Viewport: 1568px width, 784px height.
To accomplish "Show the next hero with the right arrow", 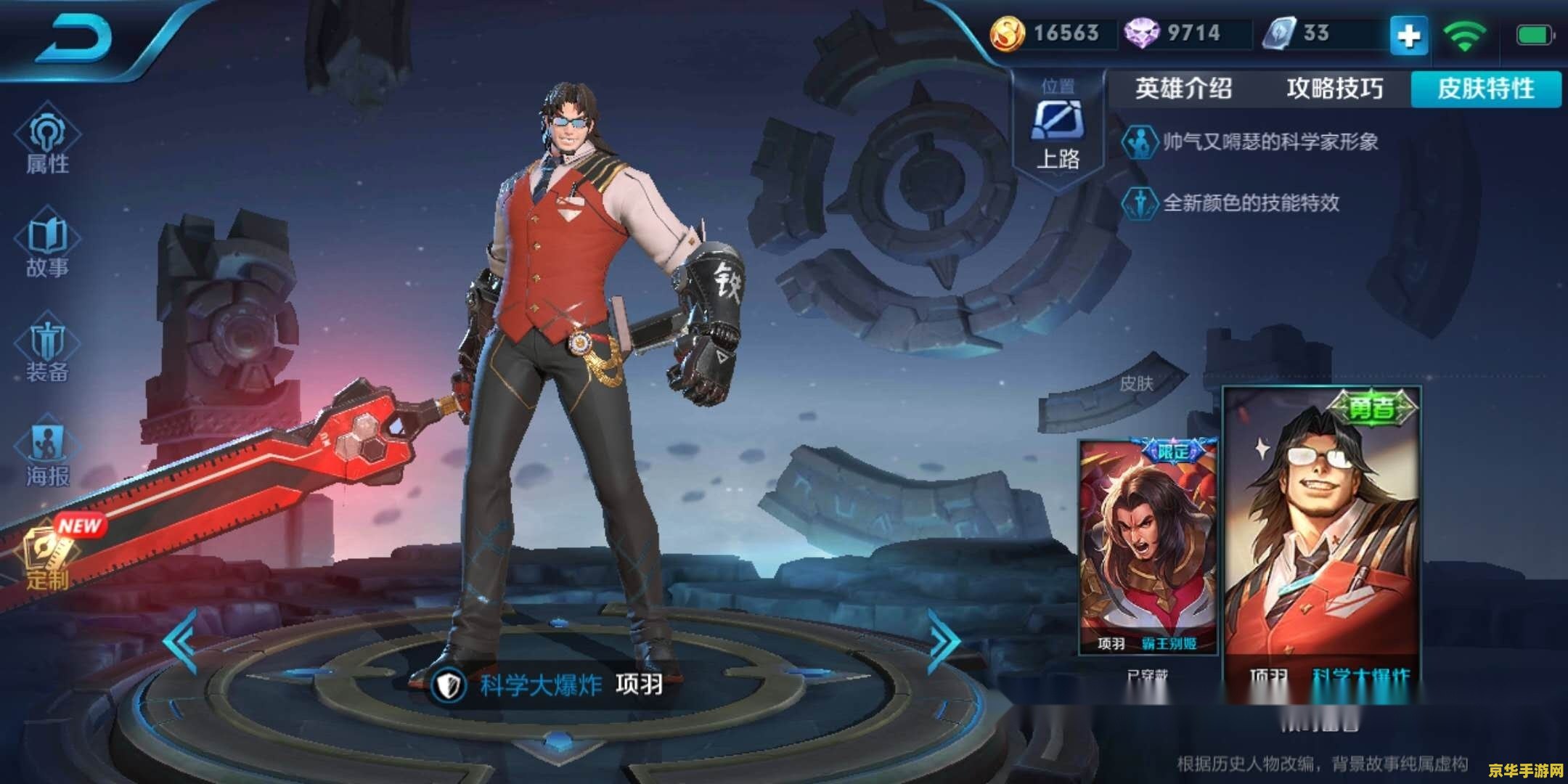I will [944, 640].
